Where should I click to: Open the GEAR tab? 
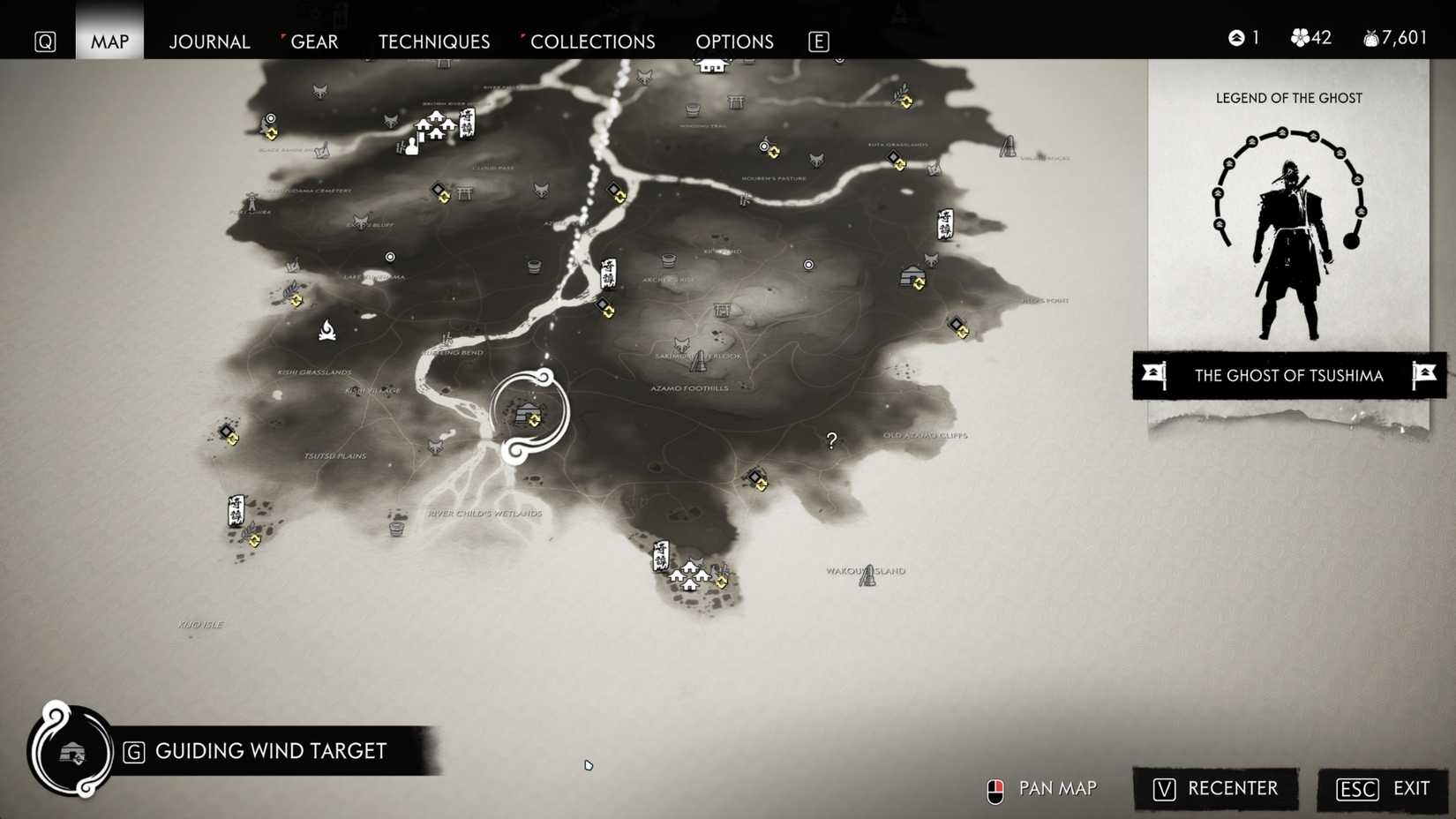coord(316,41)
